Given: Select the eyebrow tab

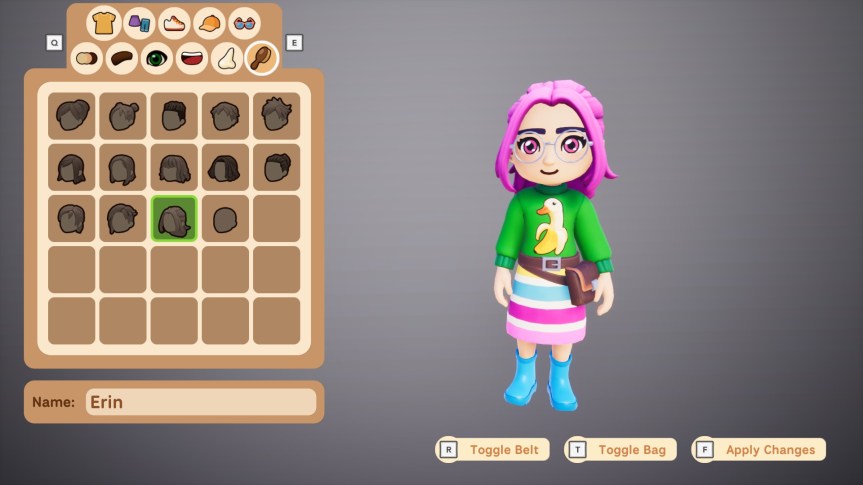Looking at the screenshot, I should pos(122,58).
